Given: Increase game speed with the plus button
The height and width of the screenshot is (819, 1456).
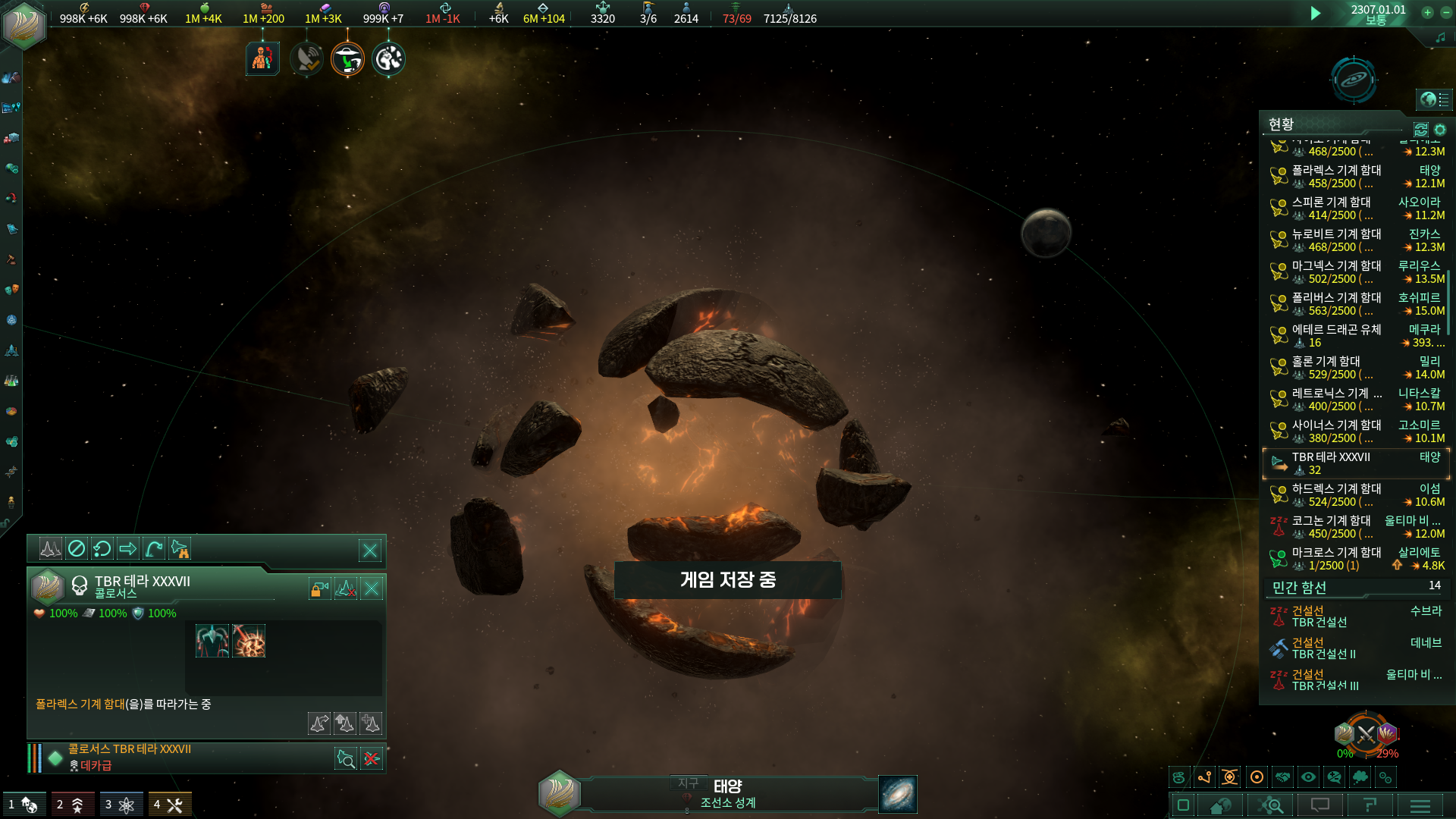Looking at the screenshot, I should [x=1427, y=13].
